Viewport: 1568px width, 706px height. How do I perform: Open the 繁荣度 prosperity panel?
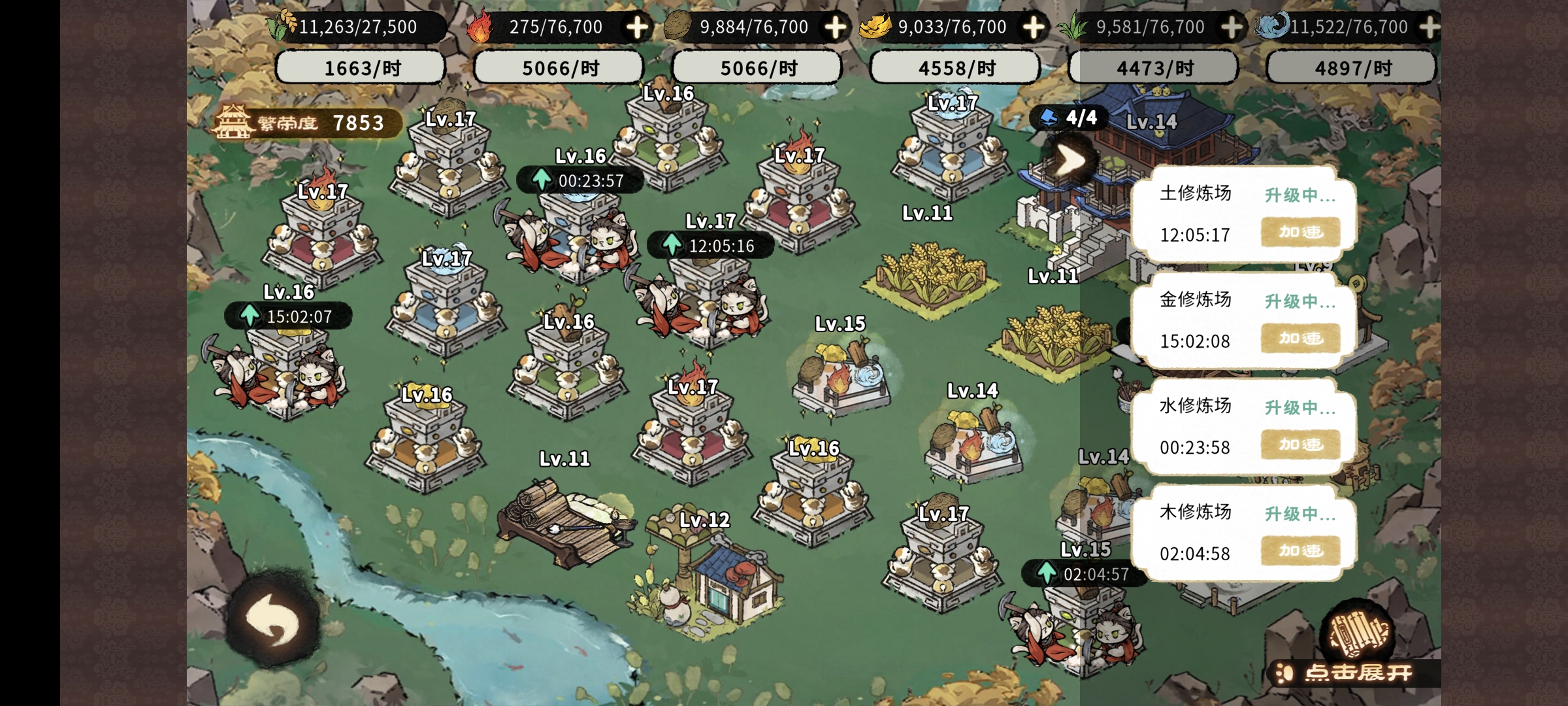(306, 123)
